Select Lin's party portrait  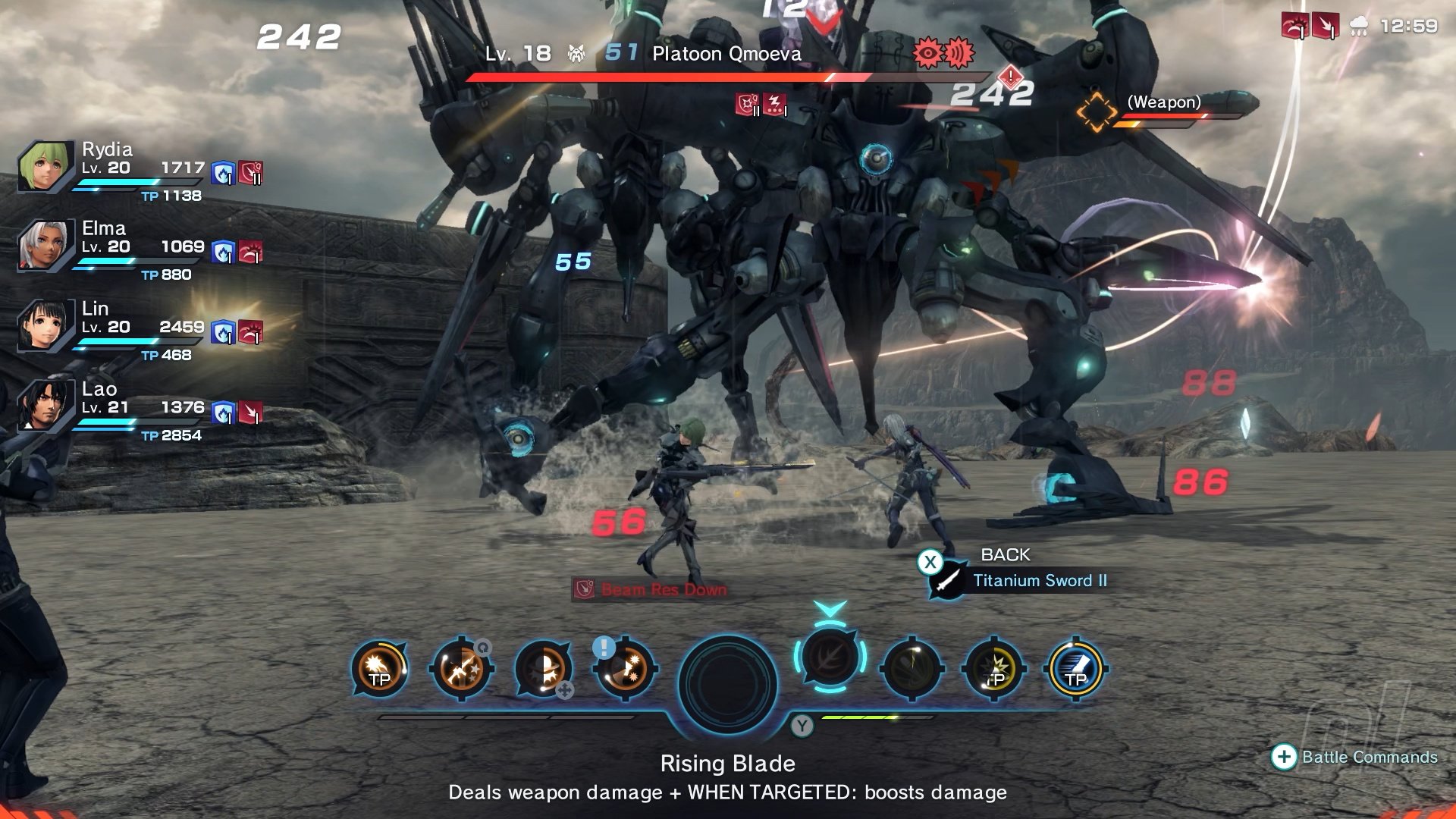click(45, 325)
